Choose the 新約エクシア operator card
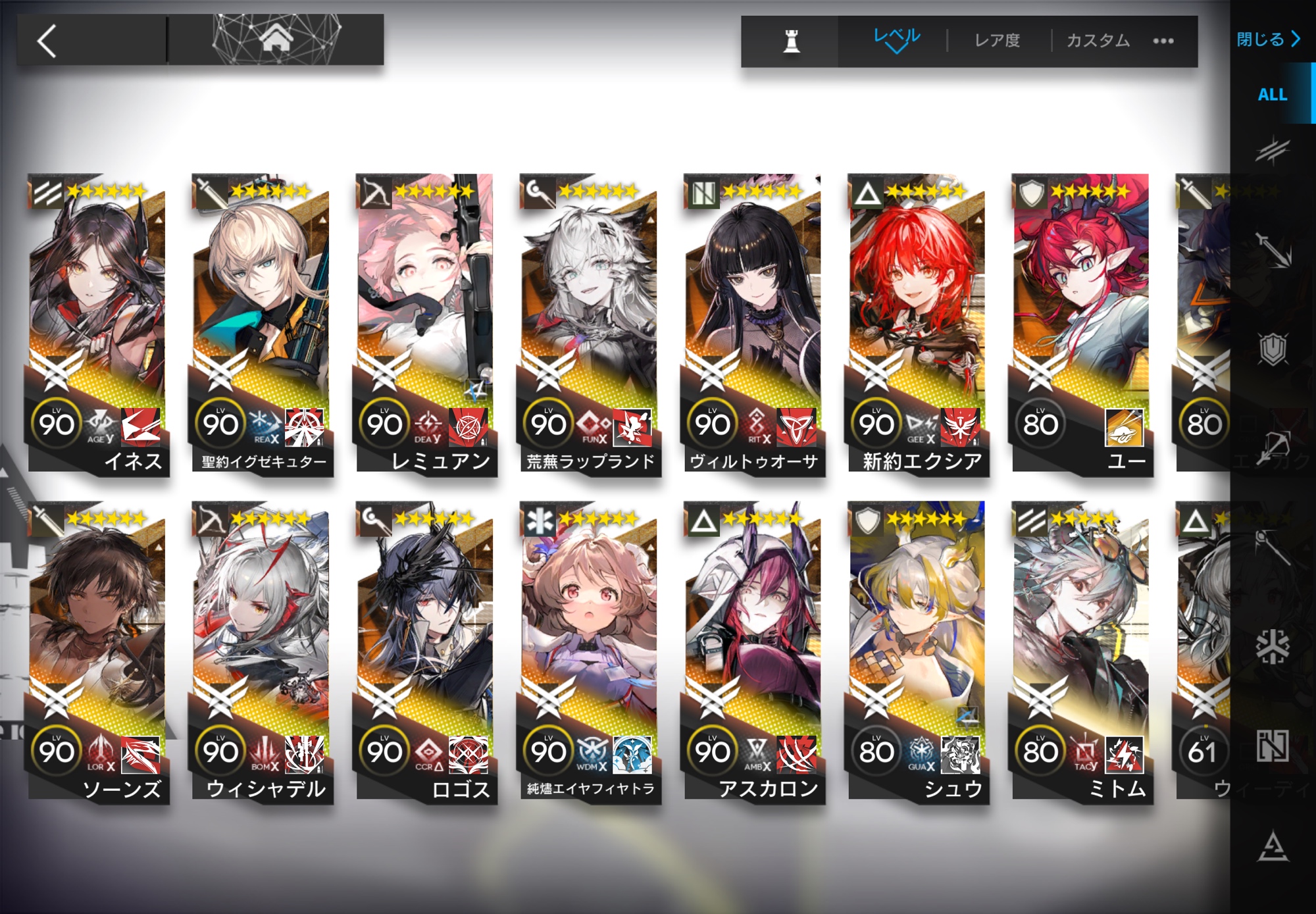Screen dimensions: 1316x914 pos(917,322)
